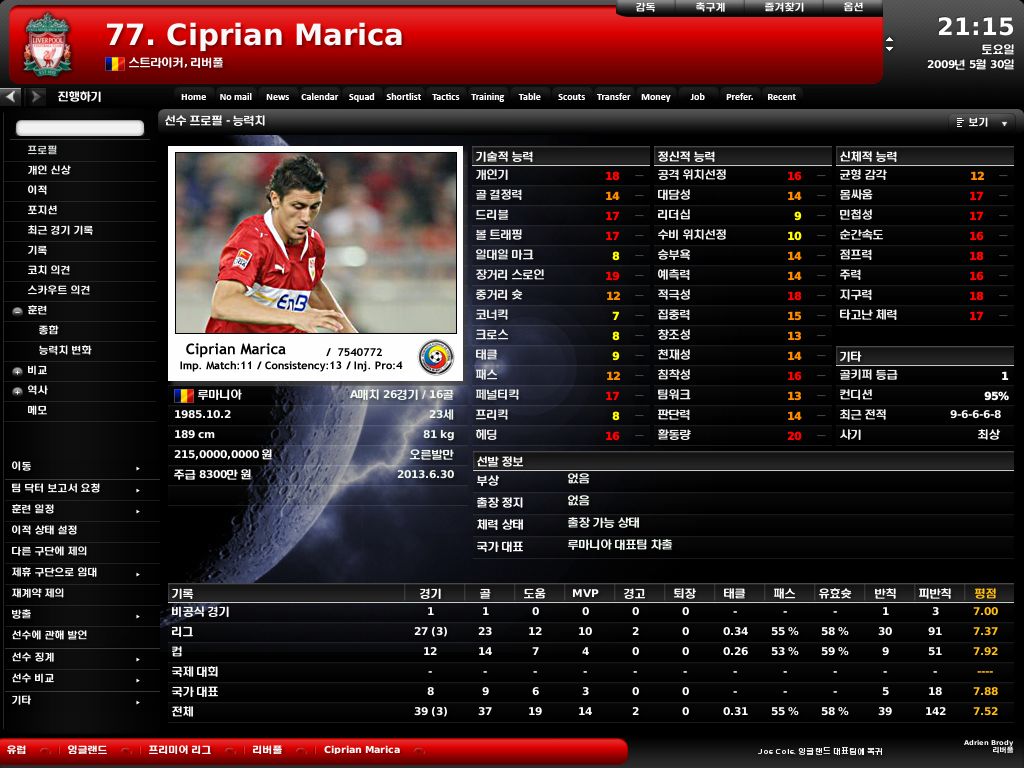Show the Calendar page
Image resolution: width=1024 pixels, height=768 pixels.
319,97
